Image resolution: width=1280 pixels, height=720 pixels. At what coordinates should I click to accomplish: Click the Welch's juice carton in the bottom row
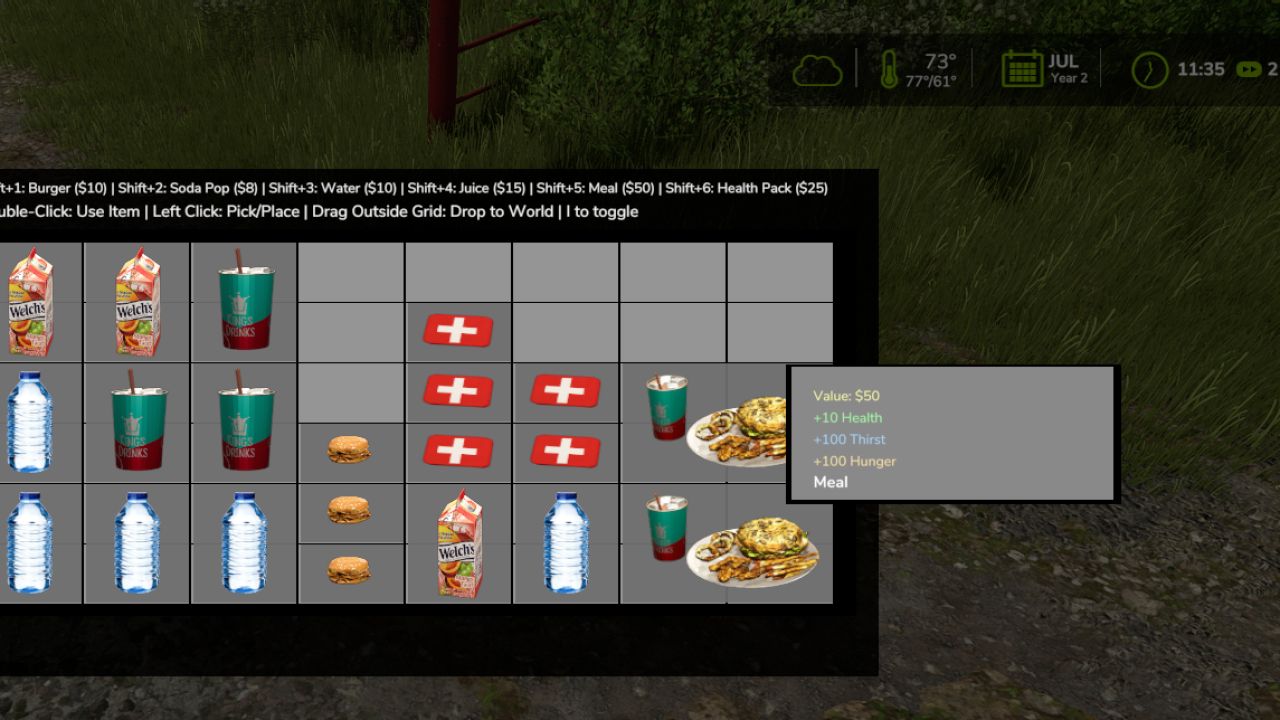click(459, 545)
